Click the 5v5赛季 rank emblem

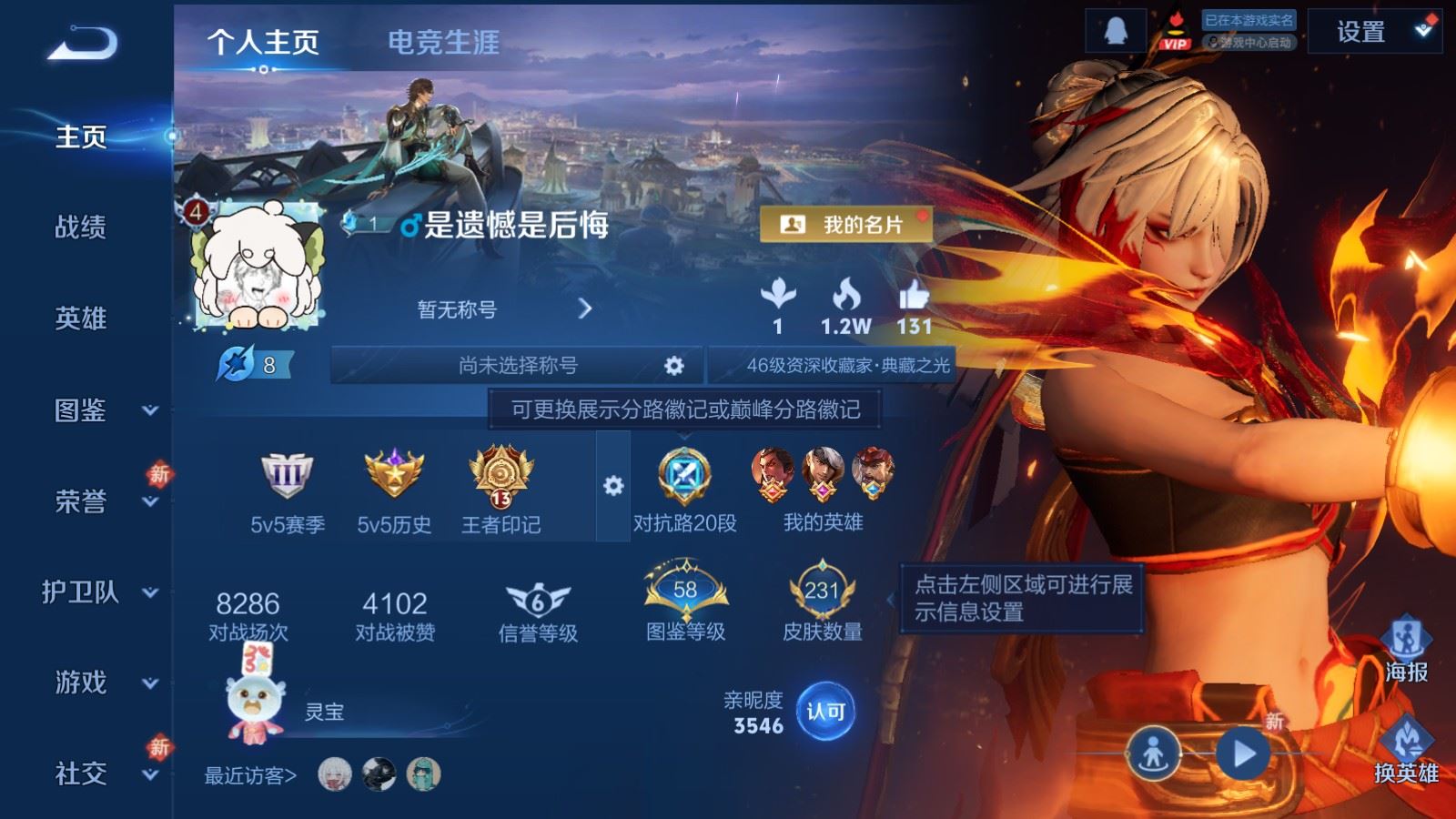286,475
